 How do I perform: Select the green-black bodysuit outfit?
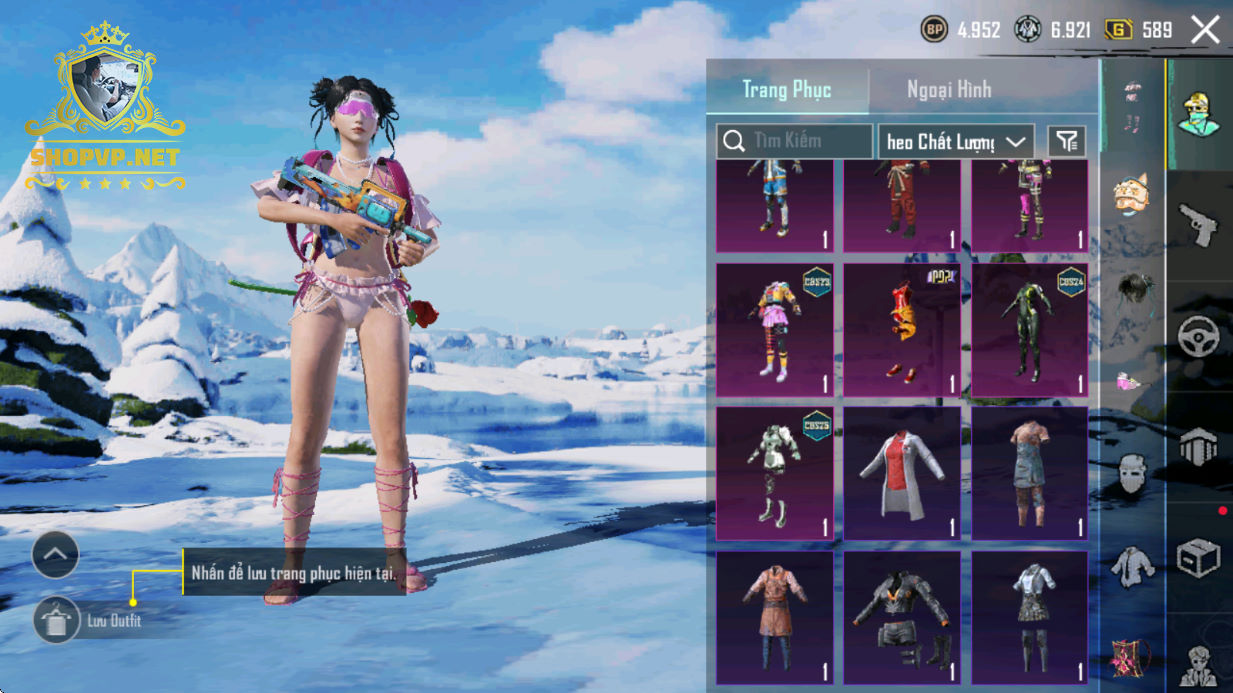tap(1029, 330)
